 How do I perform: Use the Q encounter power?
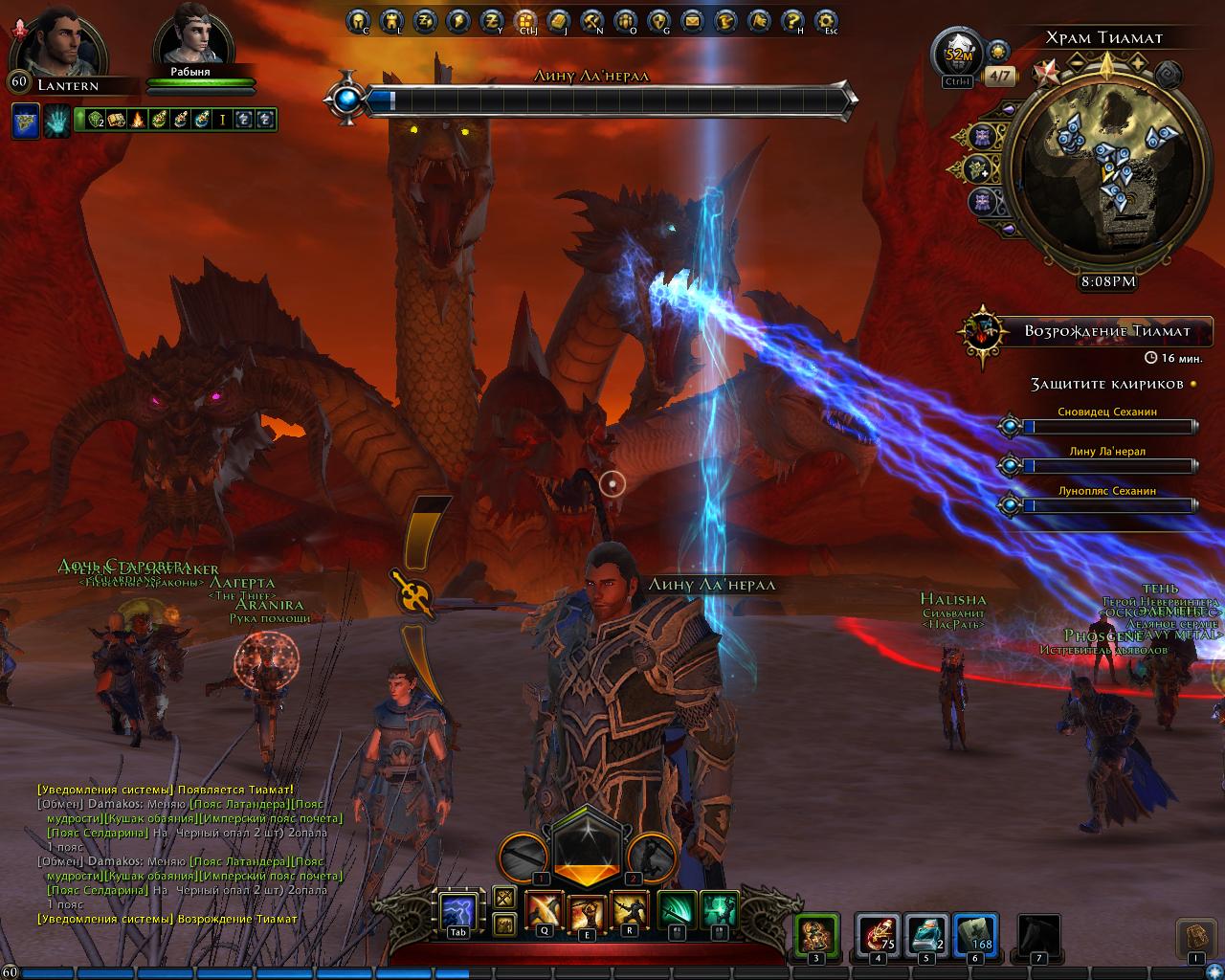point(545,911)
